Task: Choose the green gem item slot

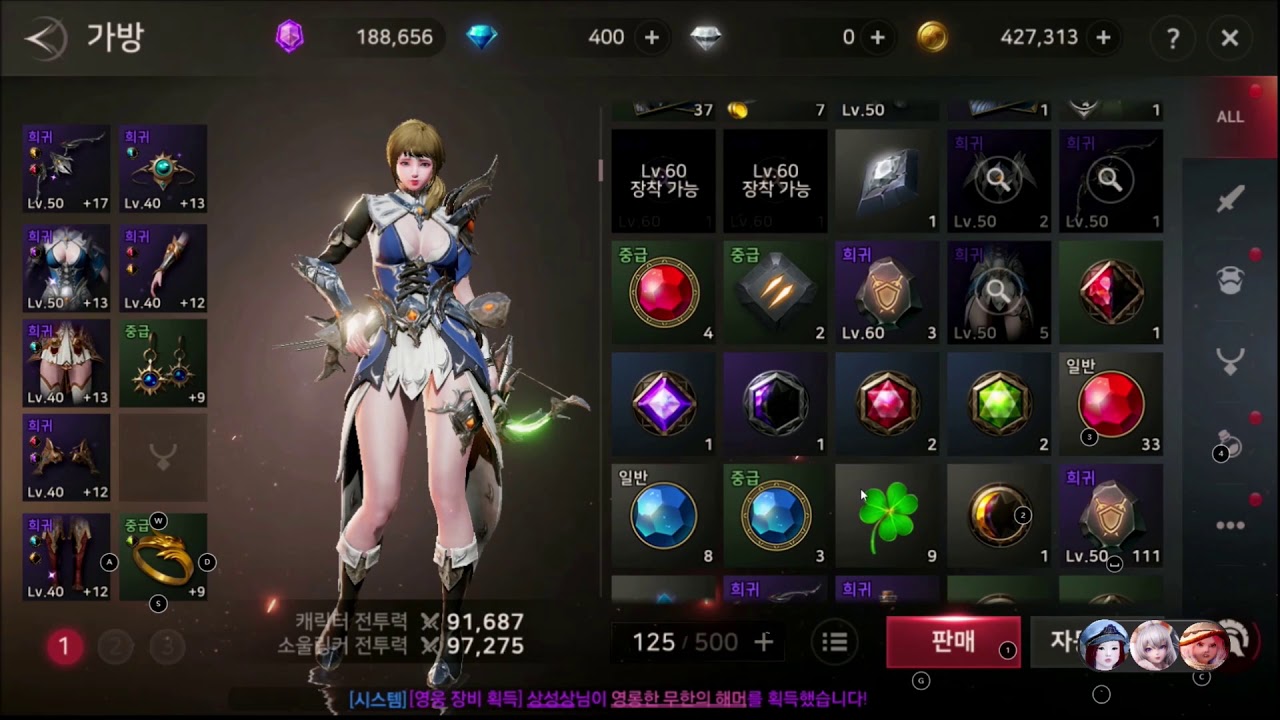Action: (x=999, y=404)
